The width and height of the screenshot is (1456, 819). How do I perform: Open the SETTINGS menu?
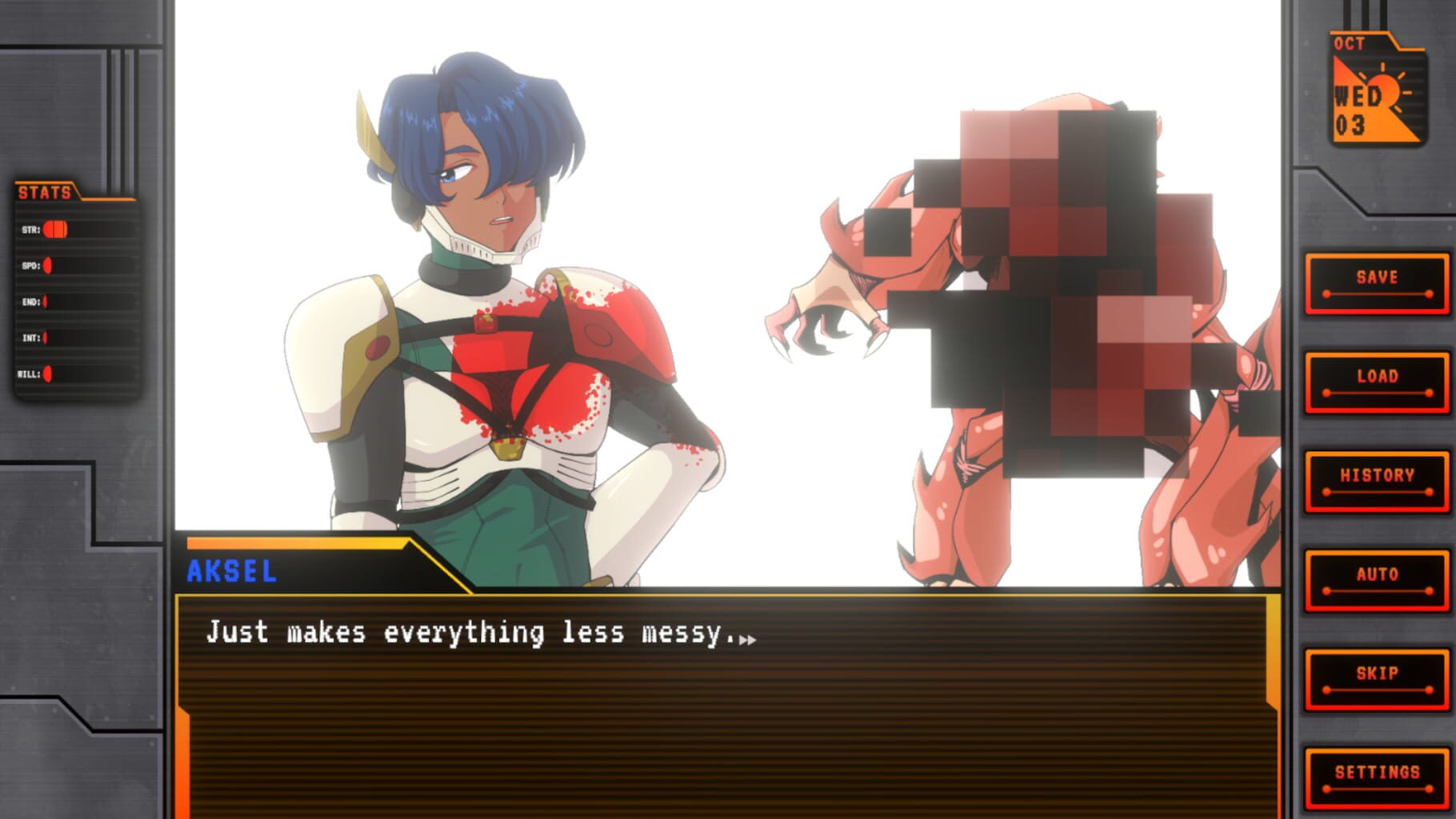click(x=1376, y=778)
